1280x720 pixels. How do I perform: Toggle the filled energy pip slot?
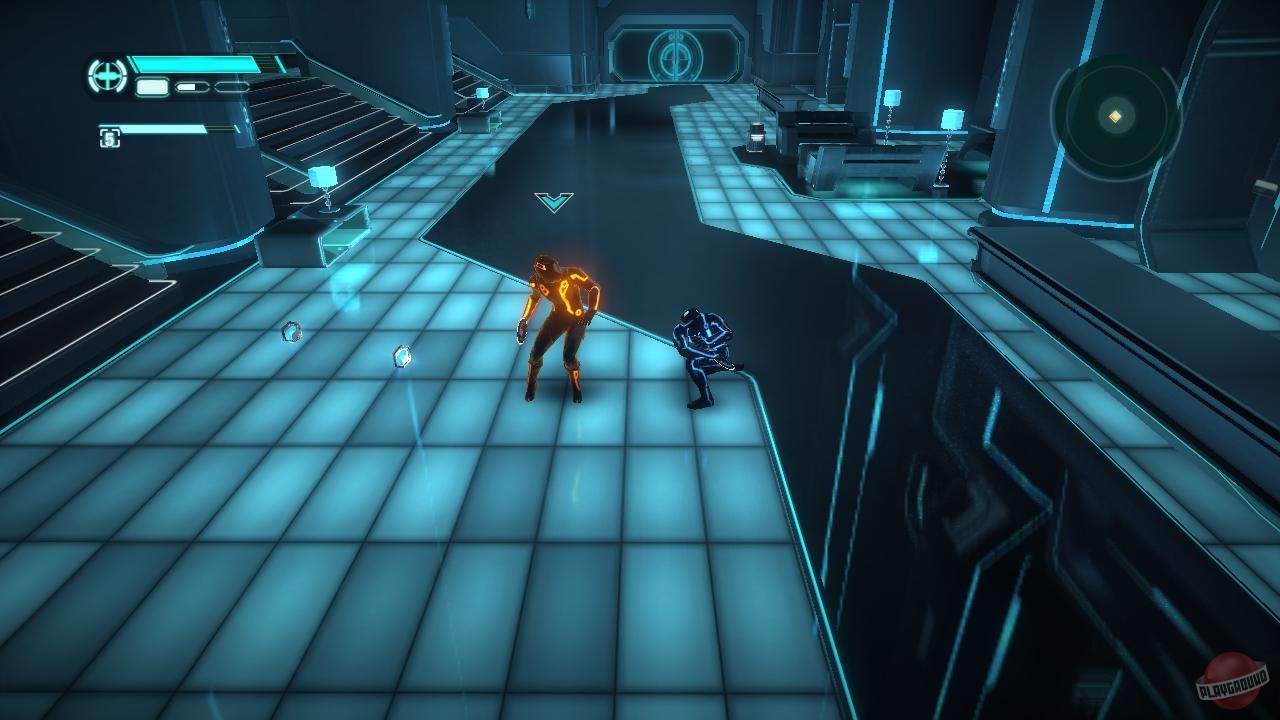pos(152,87)
